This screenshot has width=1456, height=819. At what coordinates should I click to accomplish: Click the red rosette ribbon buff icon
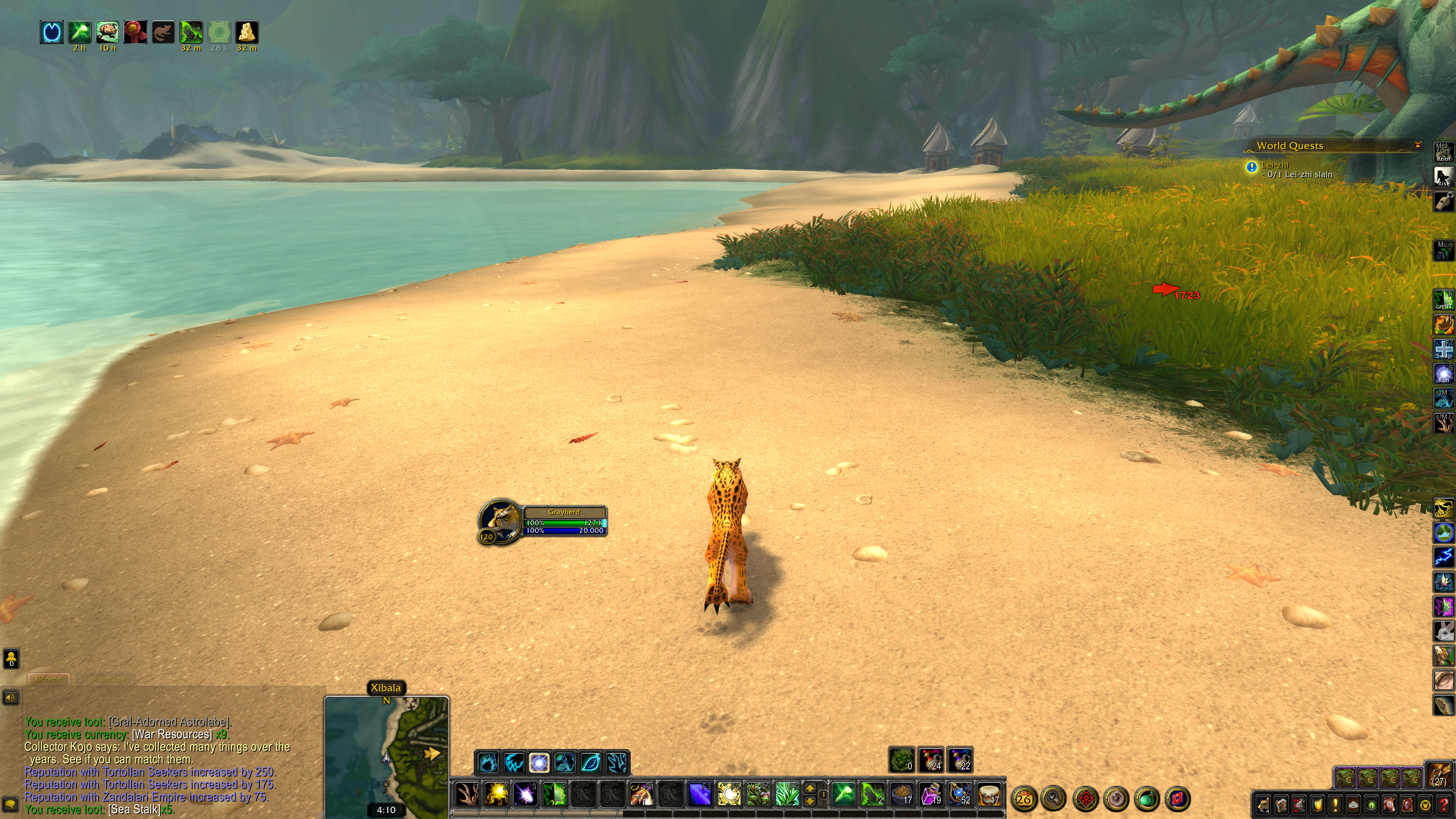pos(136,32)
